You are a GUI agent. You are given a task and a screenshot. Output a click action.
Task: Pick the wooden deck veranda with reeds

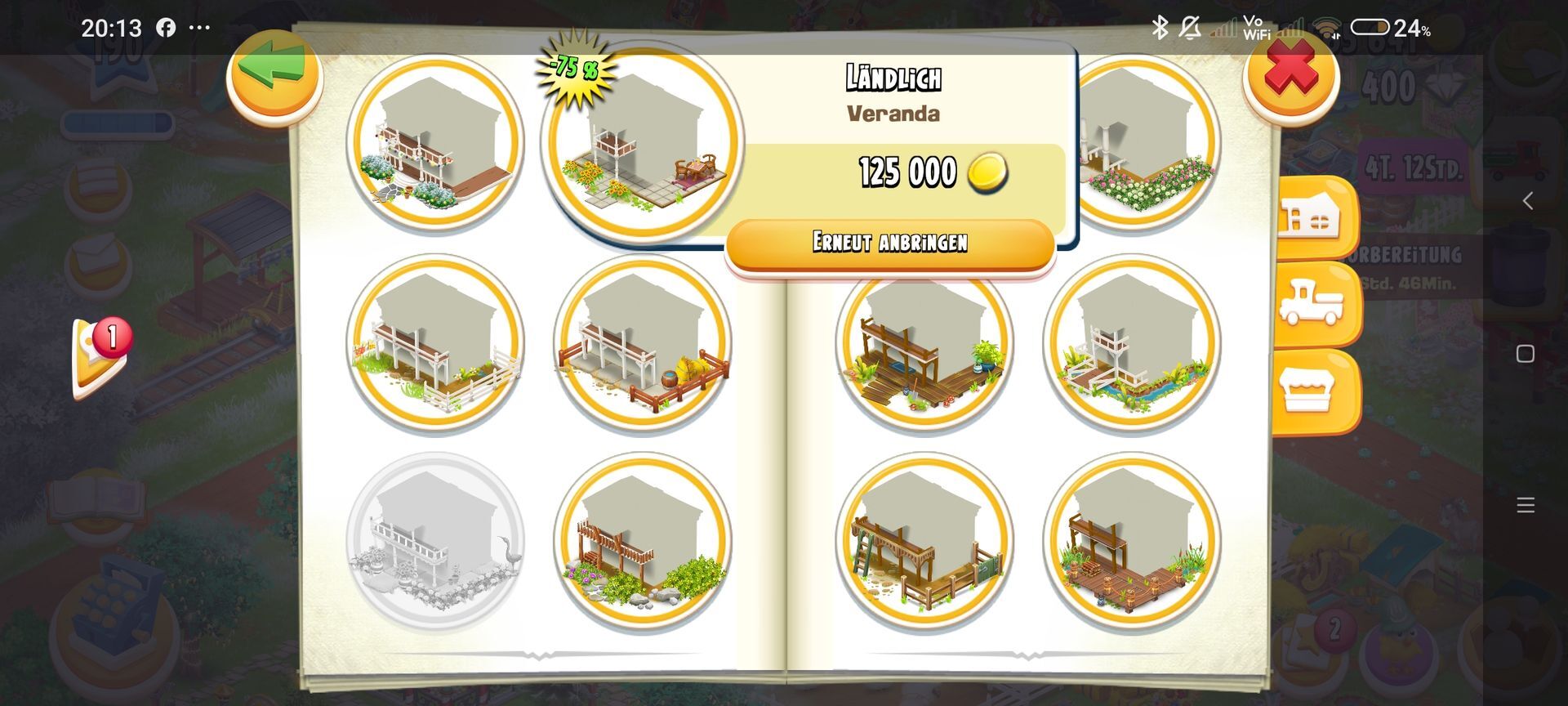pyautogui.click(x=1132, y=541)
